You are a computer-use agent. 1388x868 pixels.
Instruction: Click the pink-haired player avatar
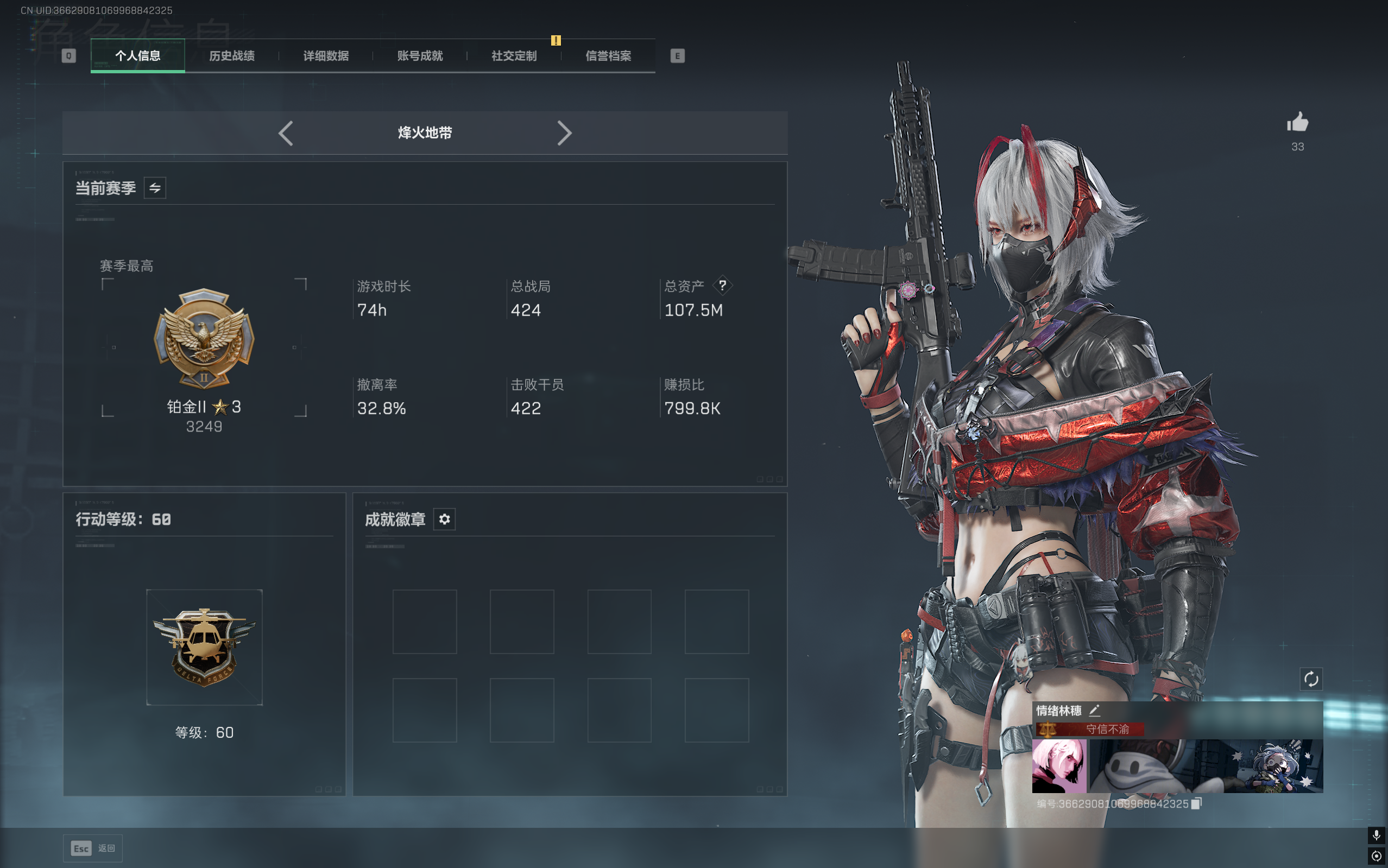click(1059, 766)
